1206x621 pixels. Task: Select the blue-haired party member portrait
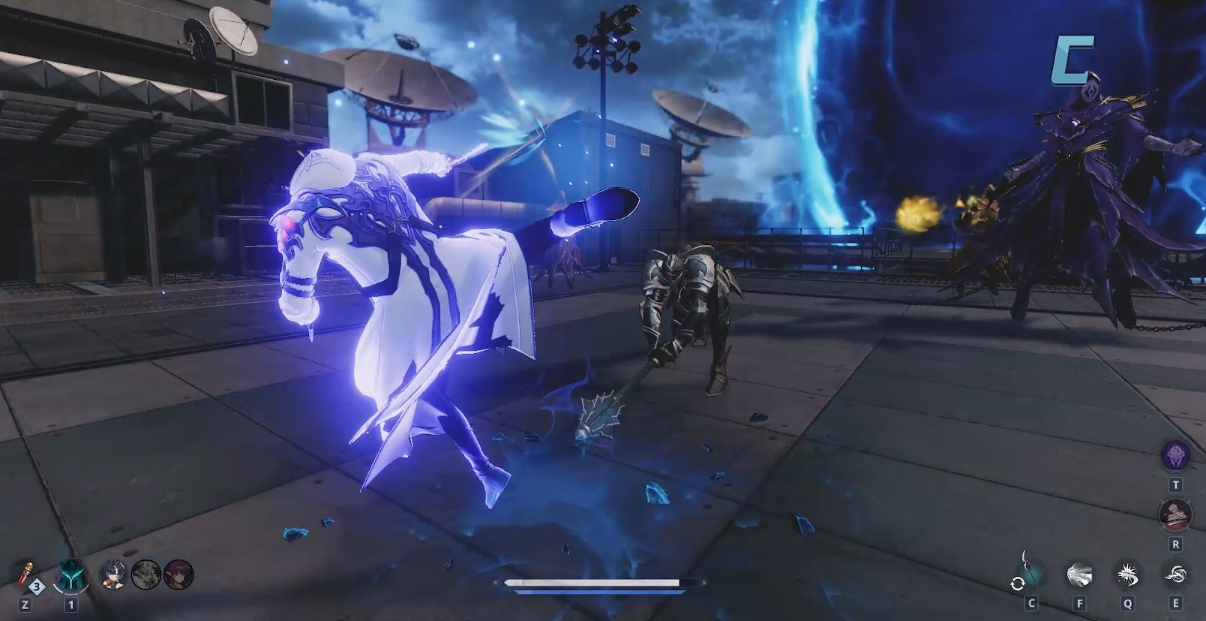point(113,574)
